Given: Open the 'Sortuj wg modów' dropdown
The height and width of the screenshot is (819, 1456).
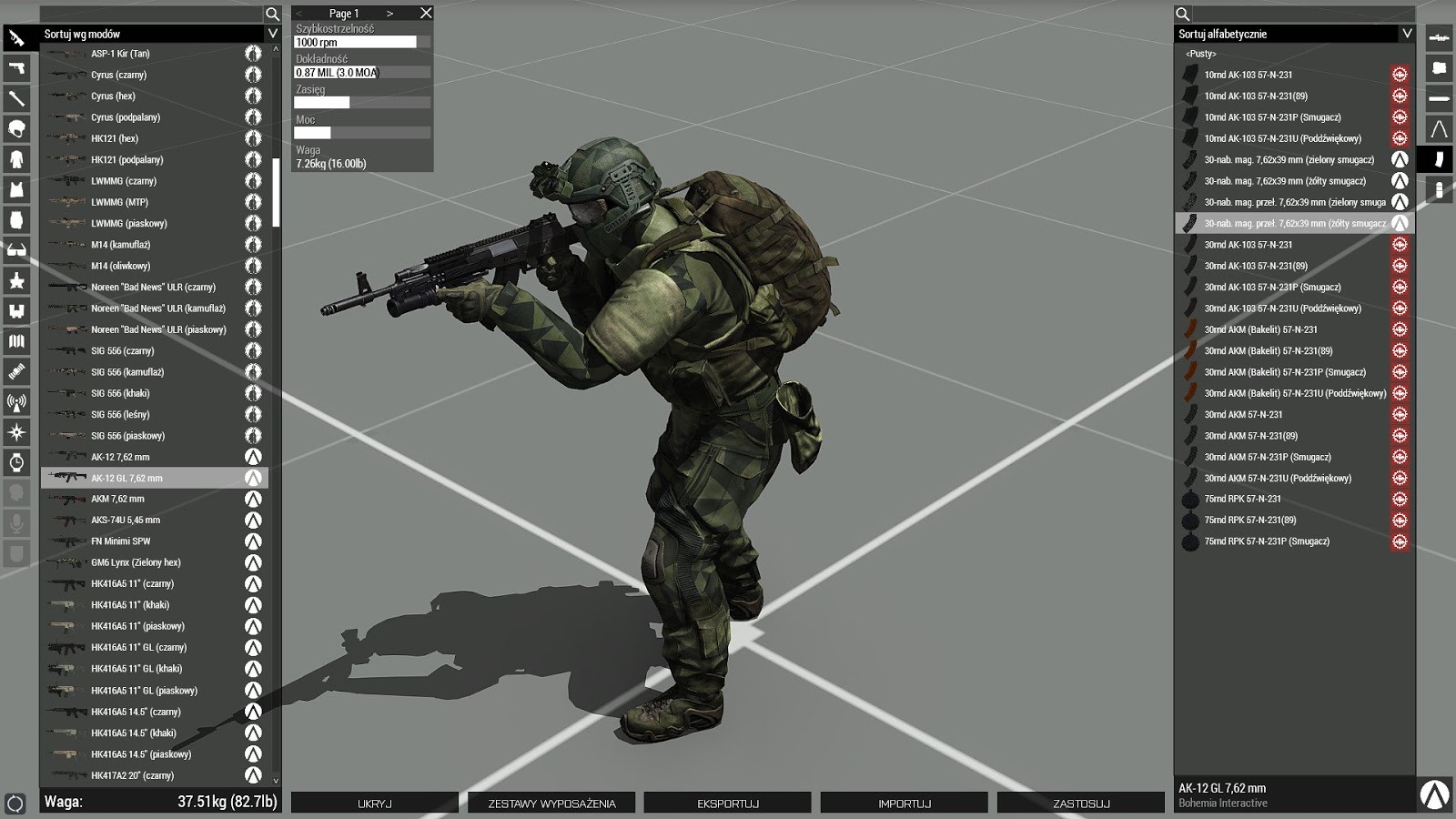Looking at the screenshot, I should coord(153,33).
